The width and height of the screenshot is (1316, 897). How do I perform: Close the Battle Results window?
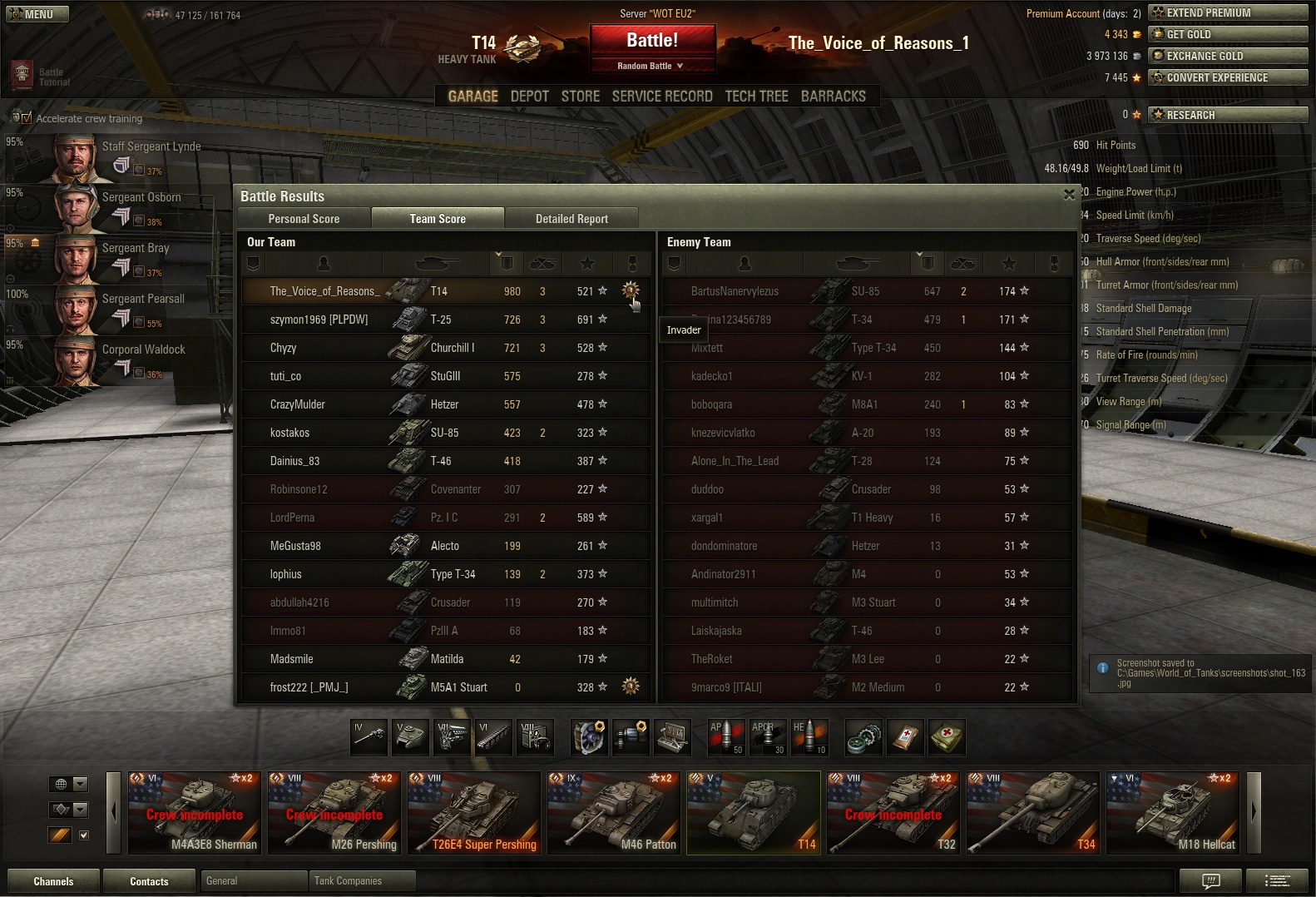coord(1069,195)
